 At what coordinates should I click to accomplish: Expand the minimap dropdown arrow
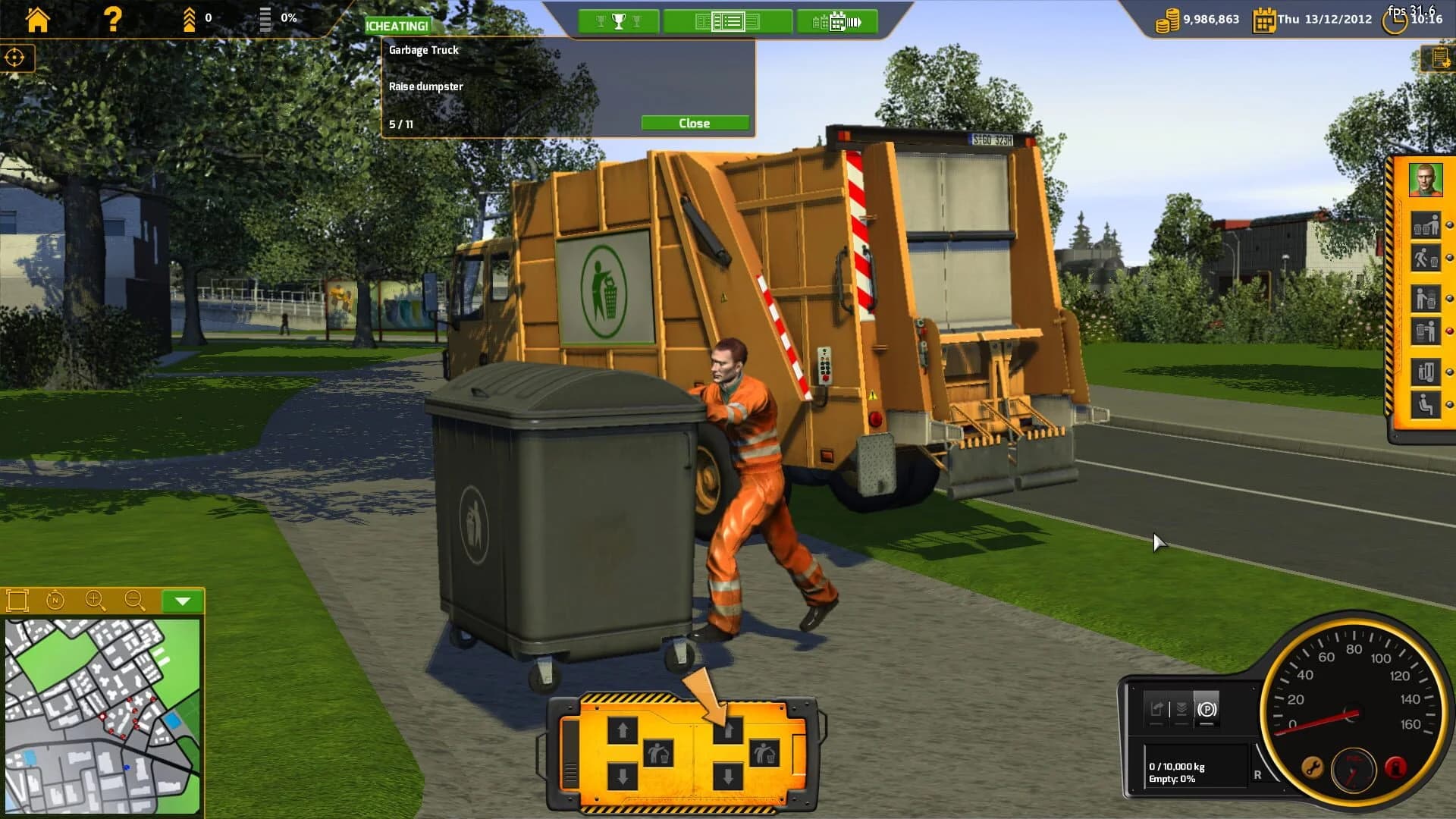(182, 601)
